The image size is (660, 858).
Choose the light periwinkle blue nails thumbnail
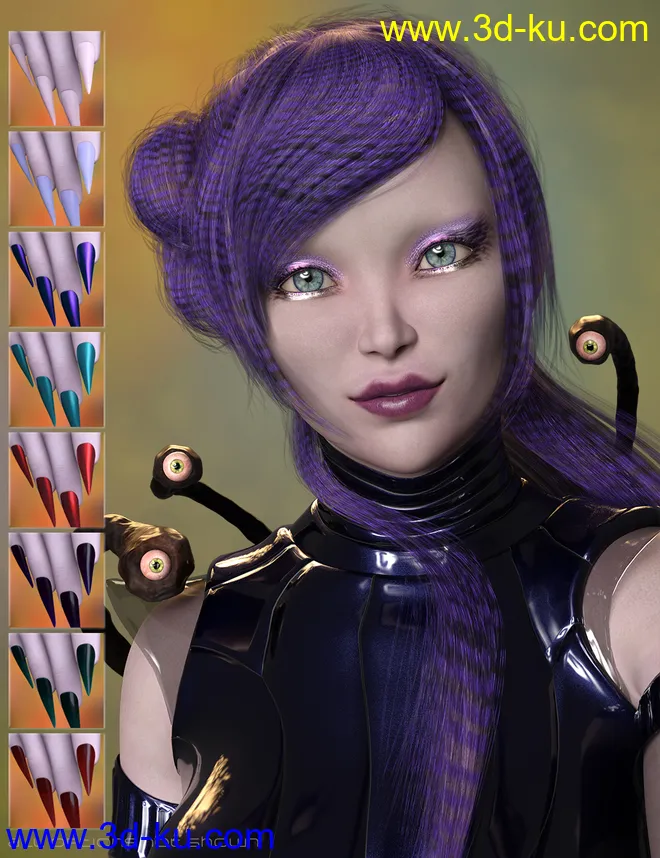(x=56, y=178)
